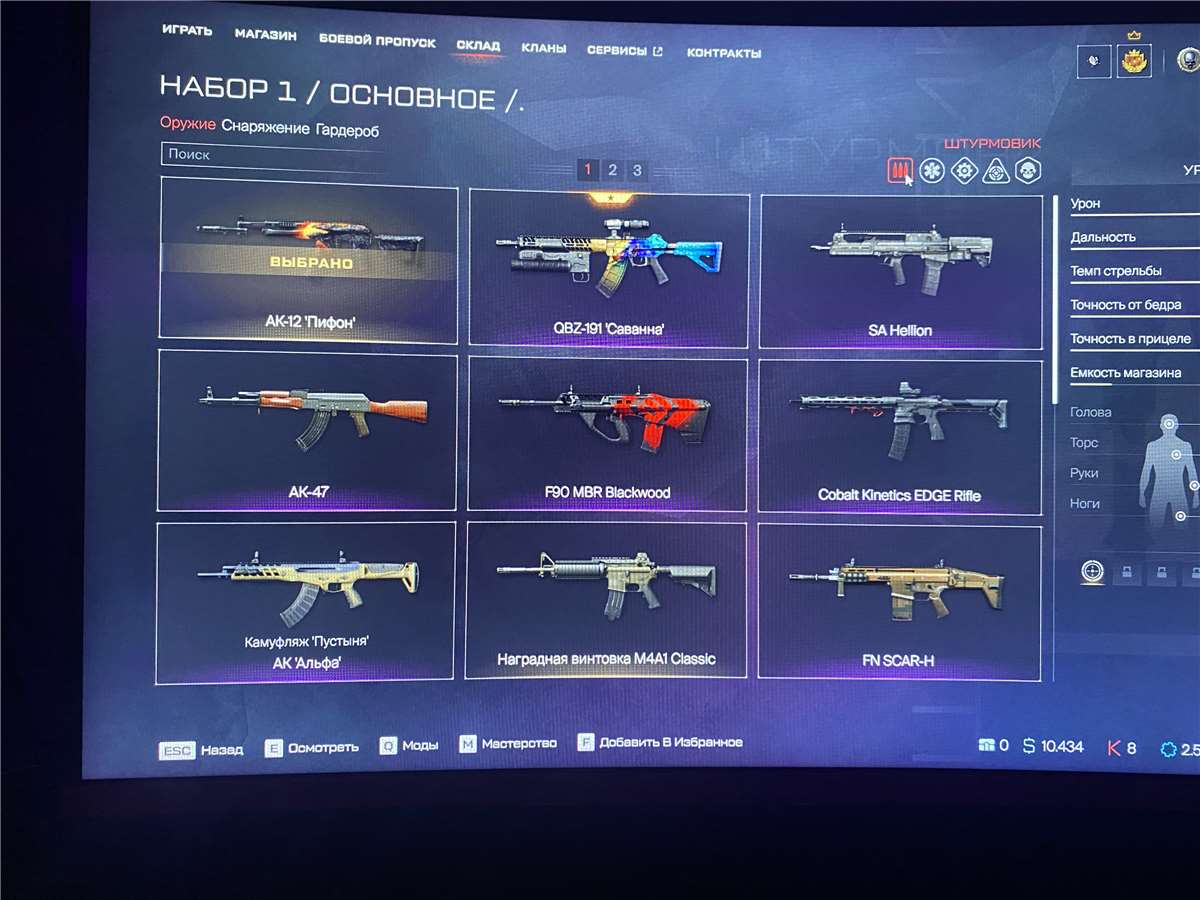Open the БОЕВОЙ ПРОПУСК battle pass
The width and height of the screenshot is (1200, 900).
pyautogui.click(x=377, y=42)
